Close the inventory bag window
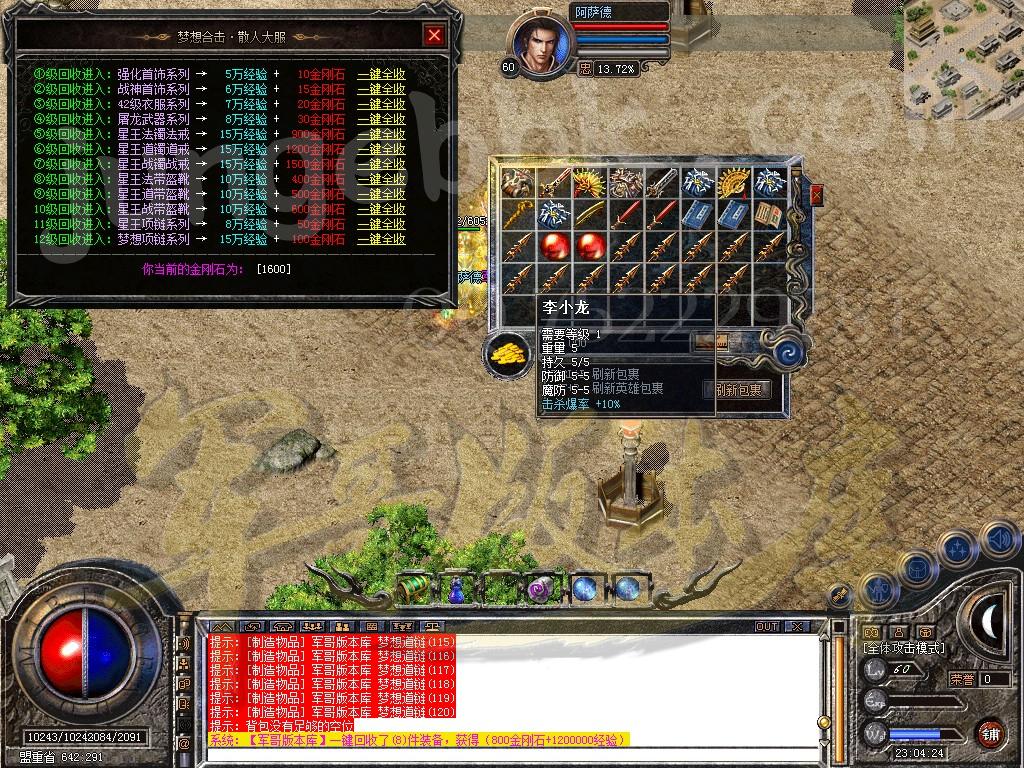 coord(816,195)
